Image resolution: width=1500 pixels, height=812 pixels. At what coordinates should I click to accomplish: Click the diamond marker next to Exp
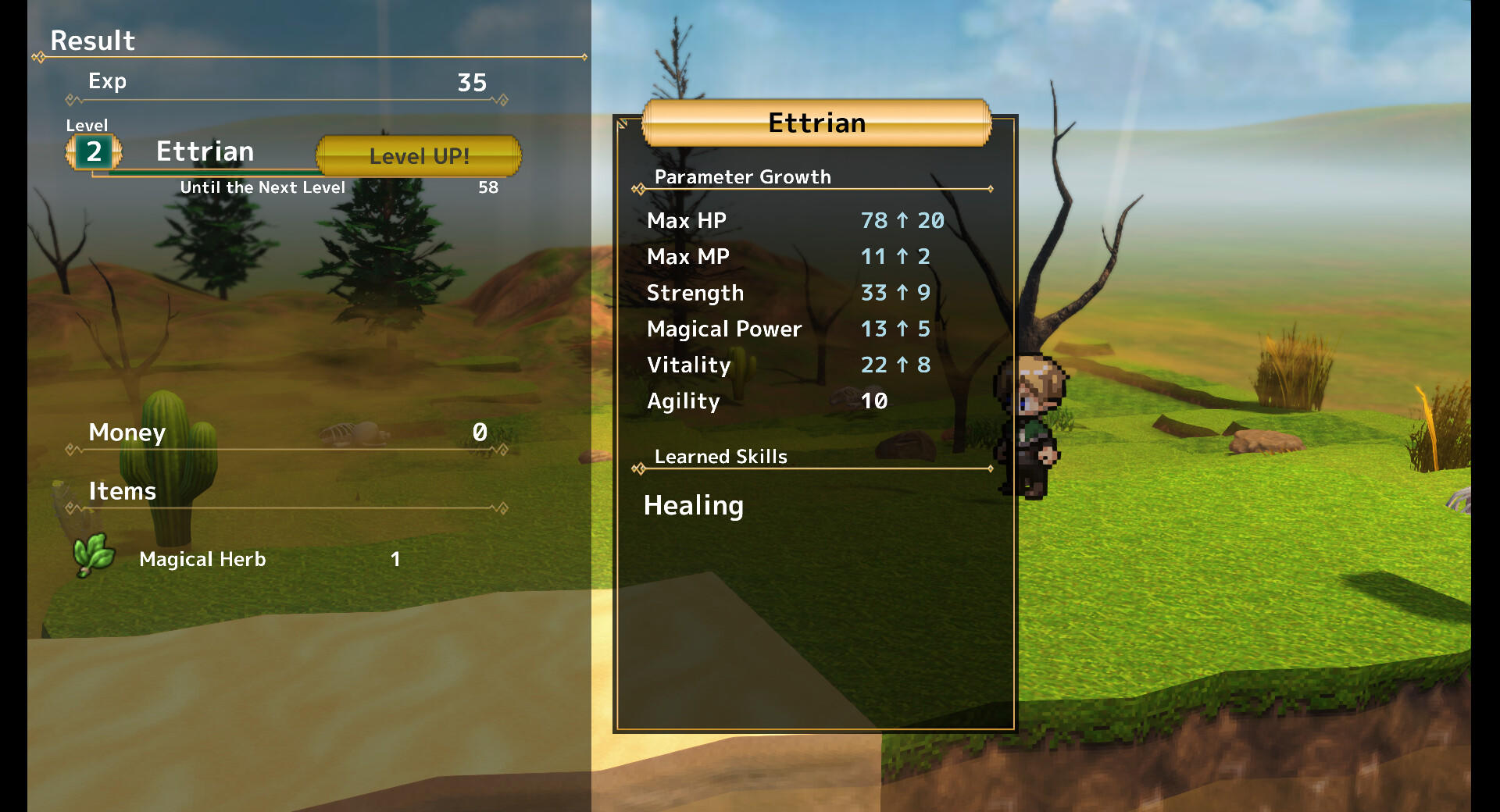point(71,99)
